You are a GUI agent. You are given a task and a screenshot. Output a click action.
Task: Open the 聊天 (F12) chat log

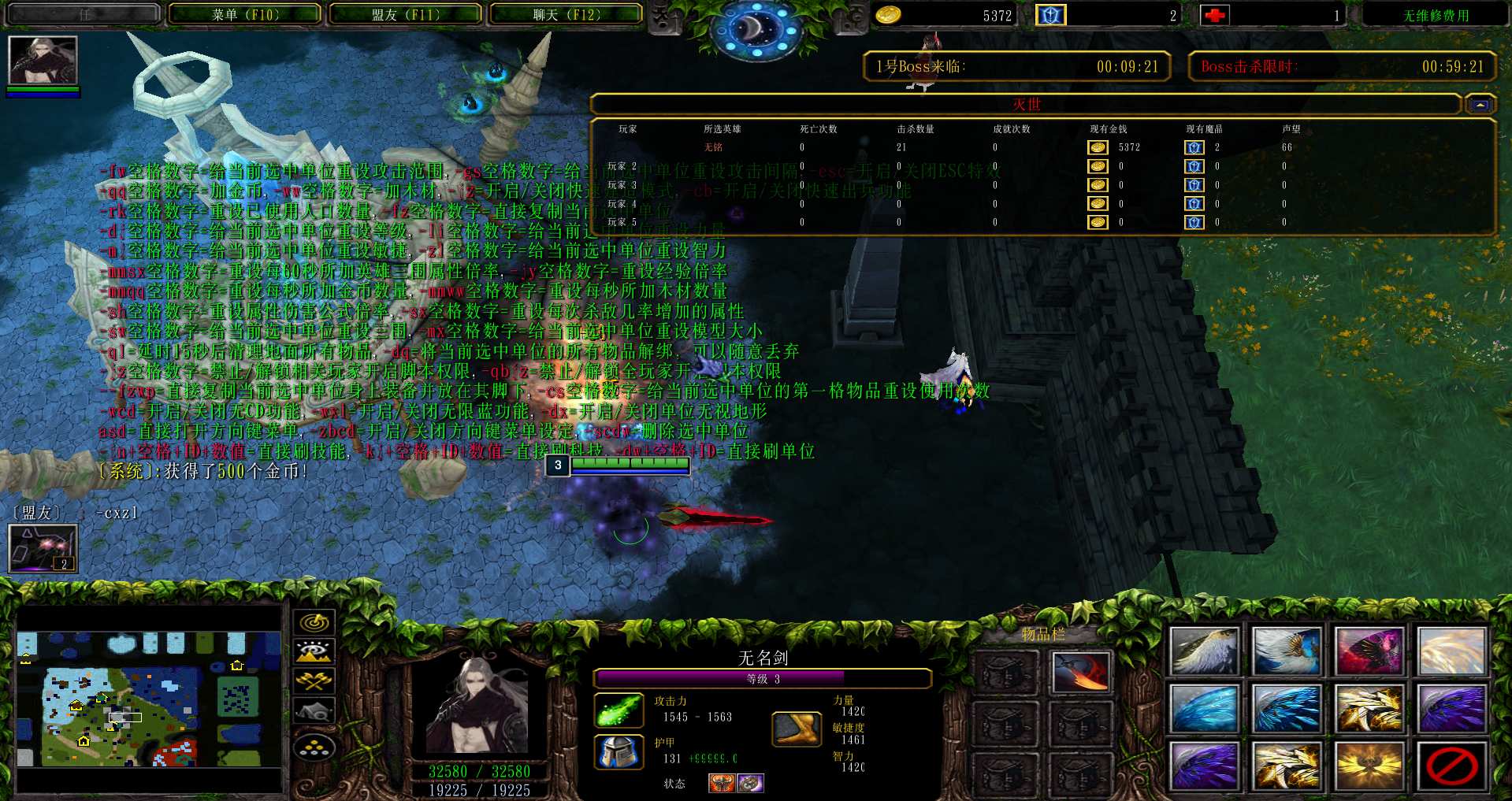567,14
